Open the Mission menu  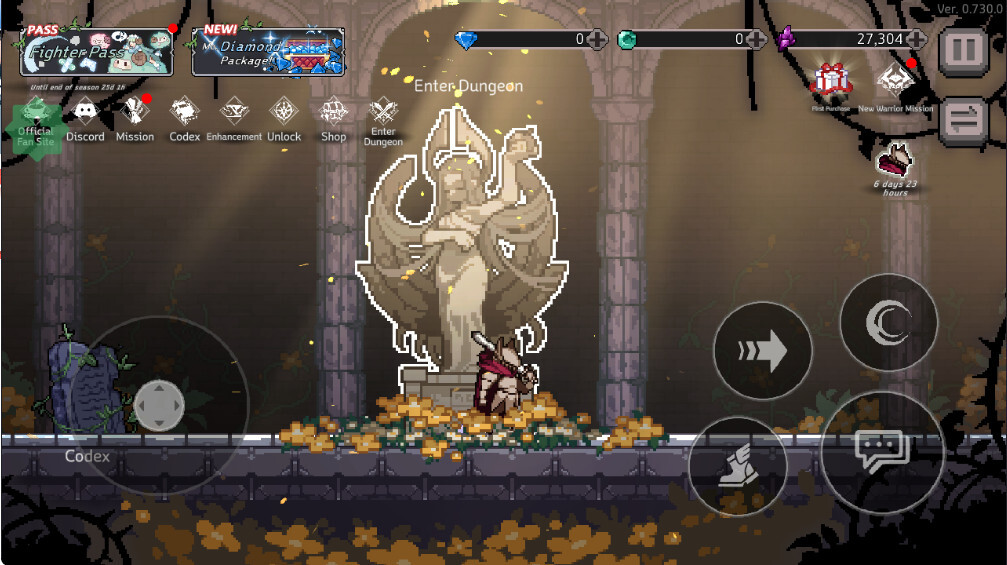click(x=135, y=120)
